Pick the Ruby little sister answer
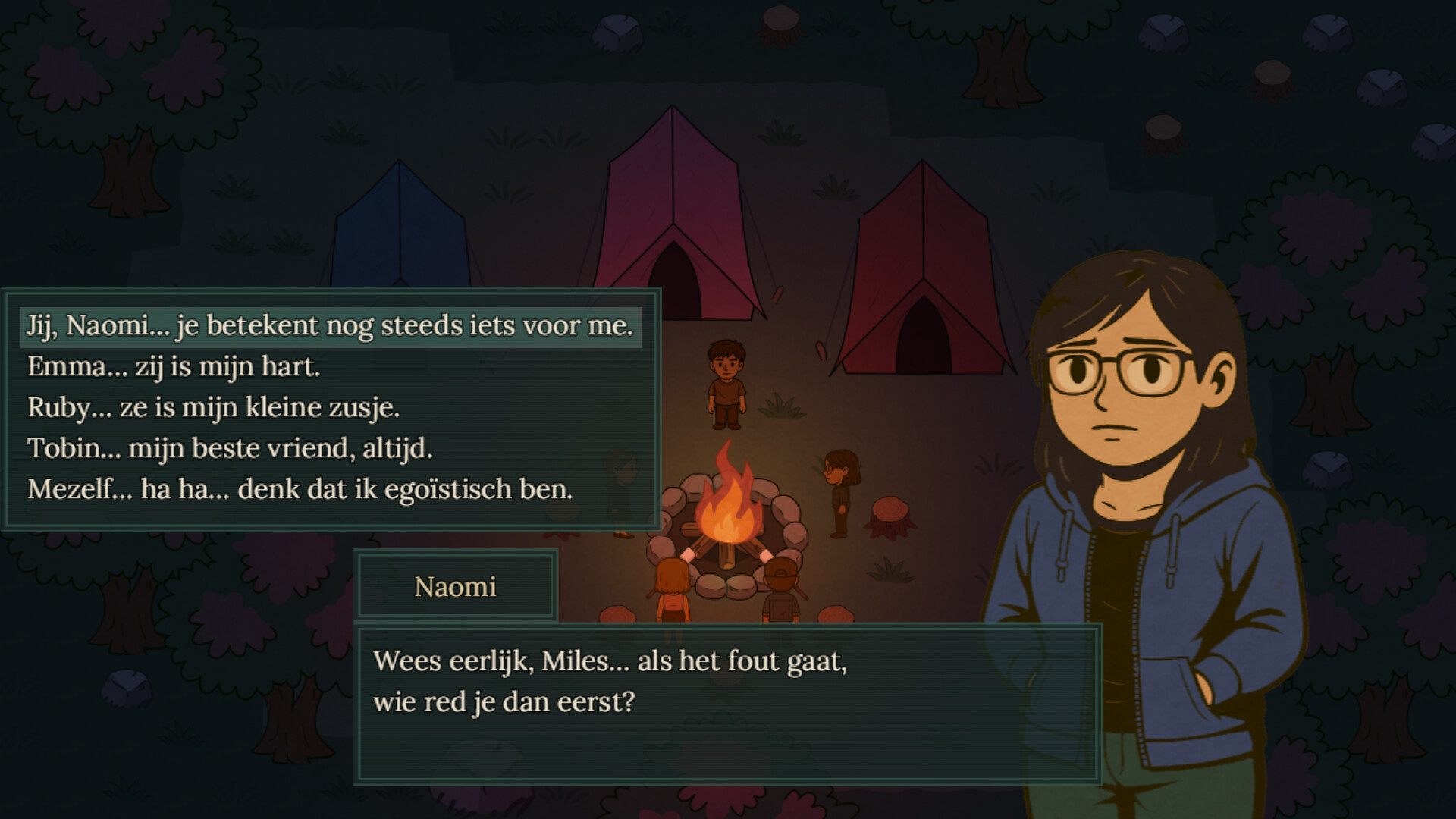Viewport: 1456px width, 819px height. 213,408
